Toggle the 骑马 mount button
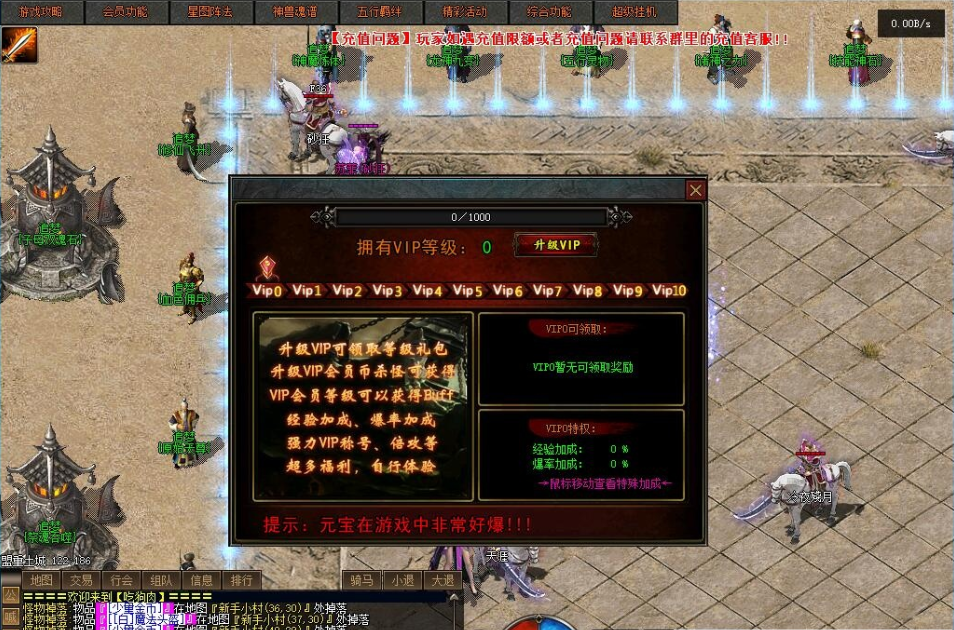 (362, 580)
